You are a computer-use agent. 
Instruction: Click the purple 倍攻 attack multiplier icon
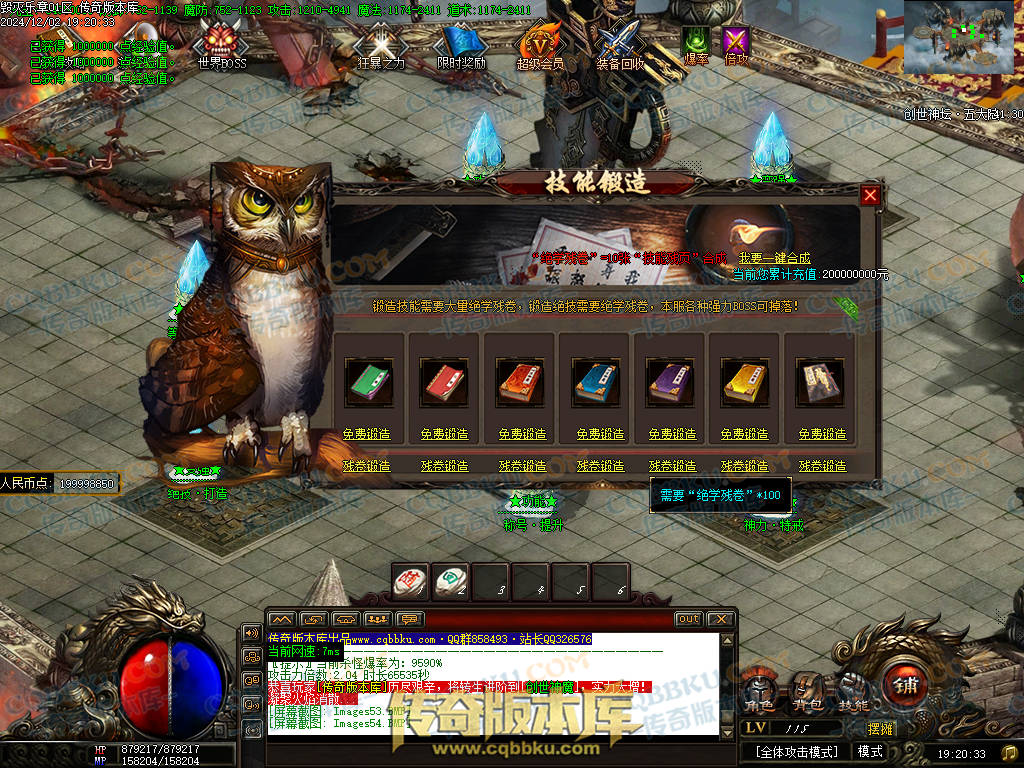point(736,44)
